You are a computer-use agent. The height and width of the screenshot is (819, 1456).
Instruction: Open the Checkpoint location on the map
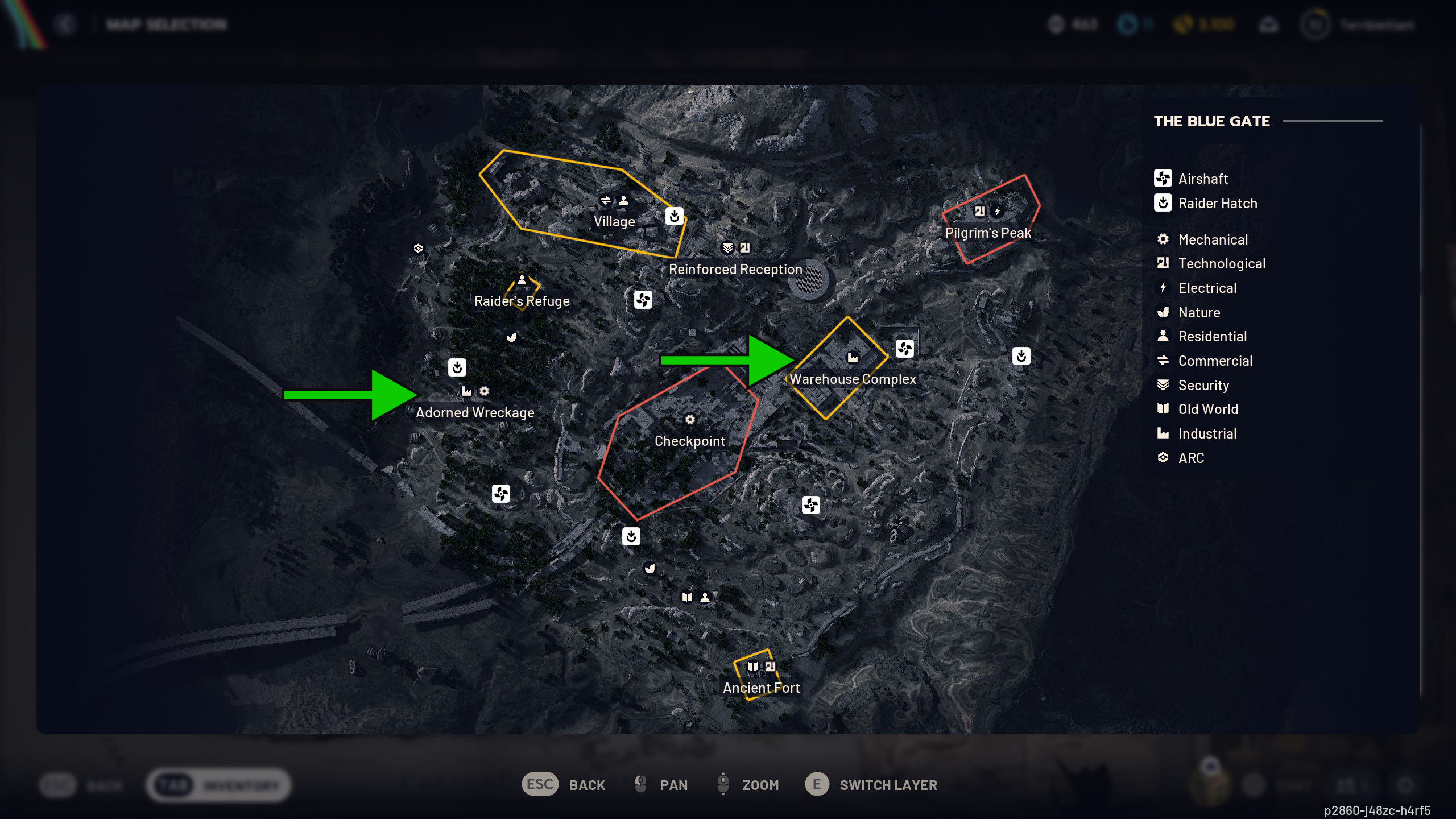point(689,441)
